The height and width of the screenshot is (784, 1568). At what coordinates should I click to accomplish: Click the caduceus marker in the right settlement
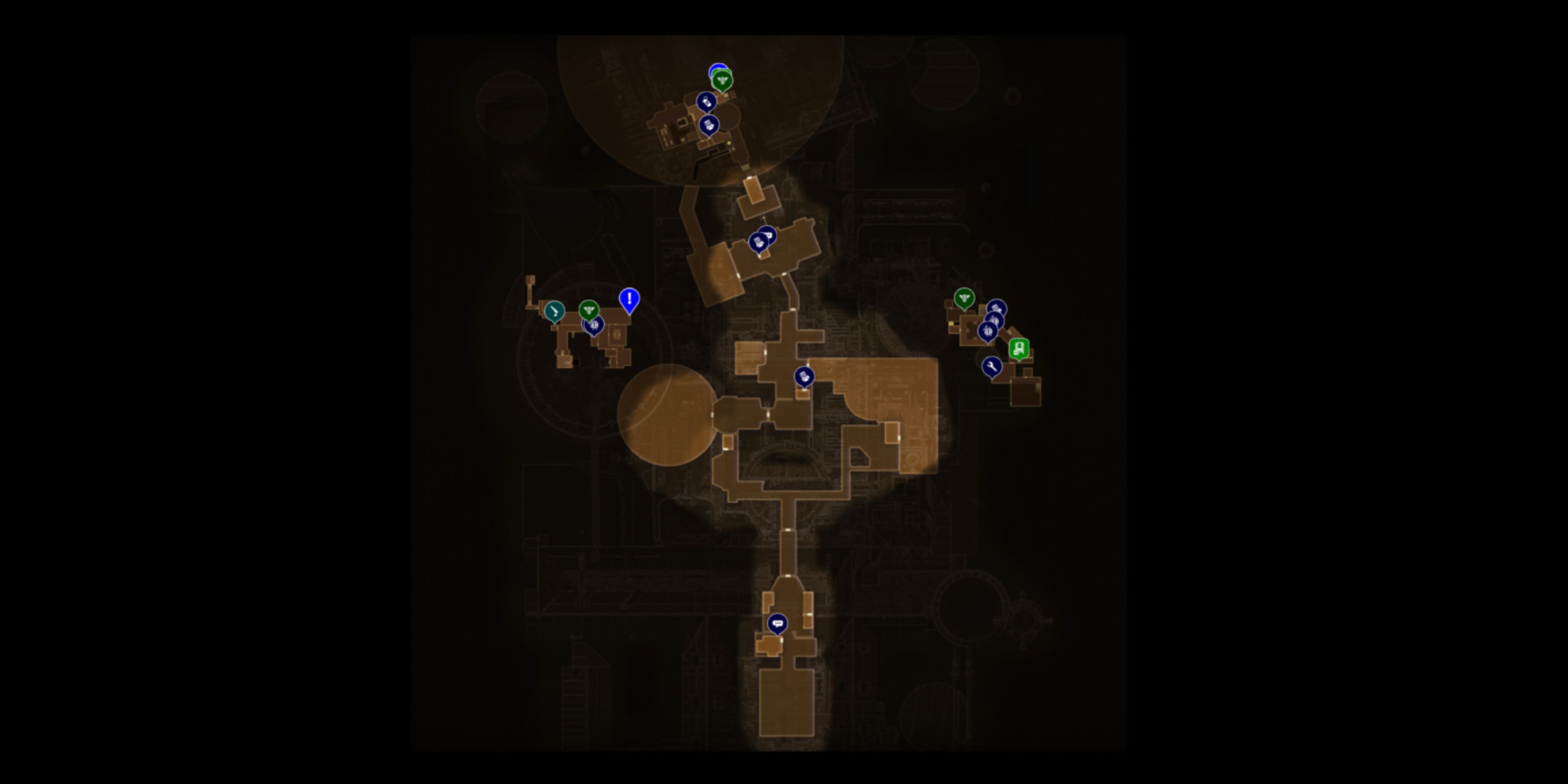point(964,296)
